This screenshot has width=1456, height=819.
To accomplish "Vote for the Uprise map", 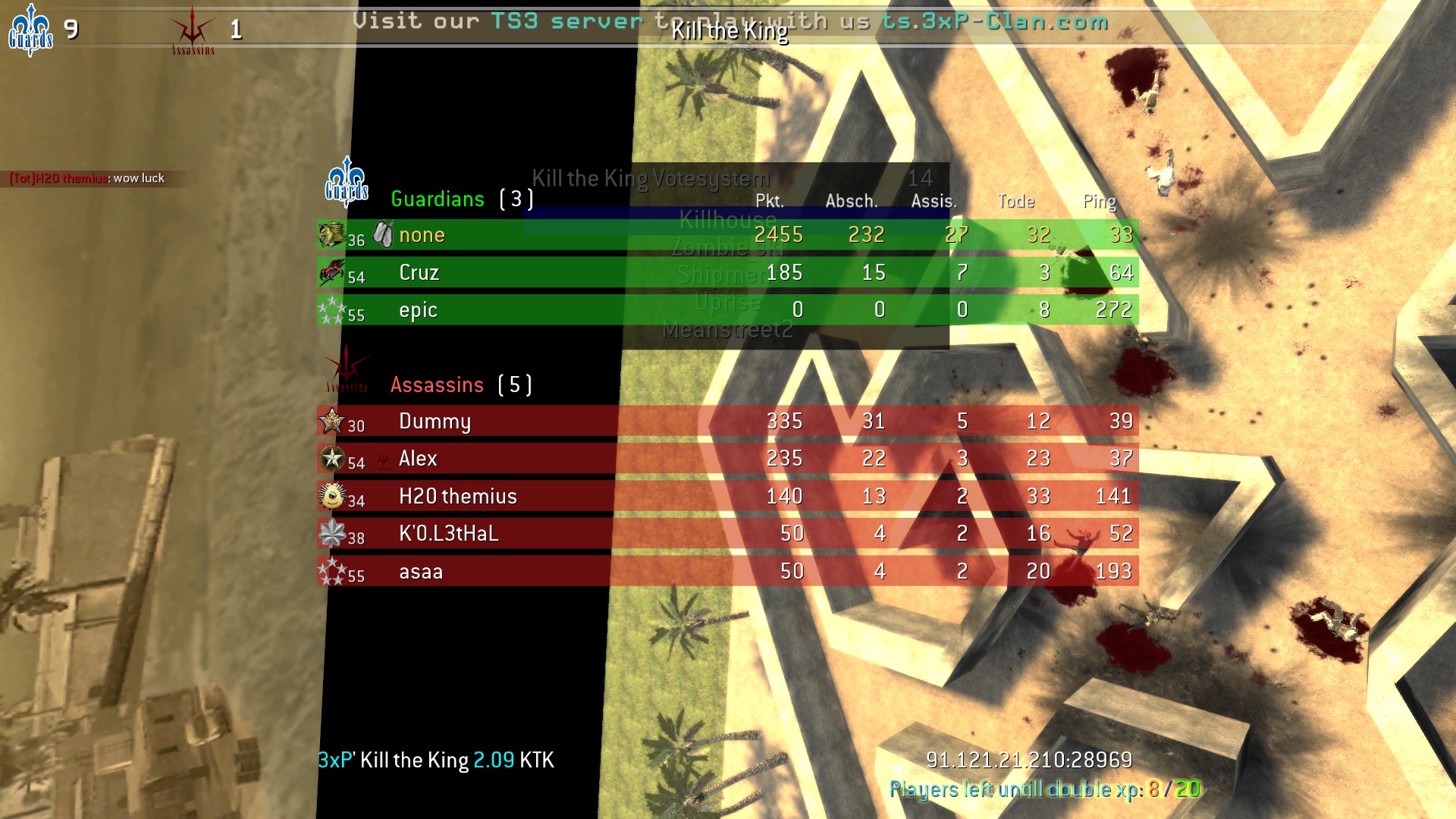I will pyautogui.click(x=727, y=302).
